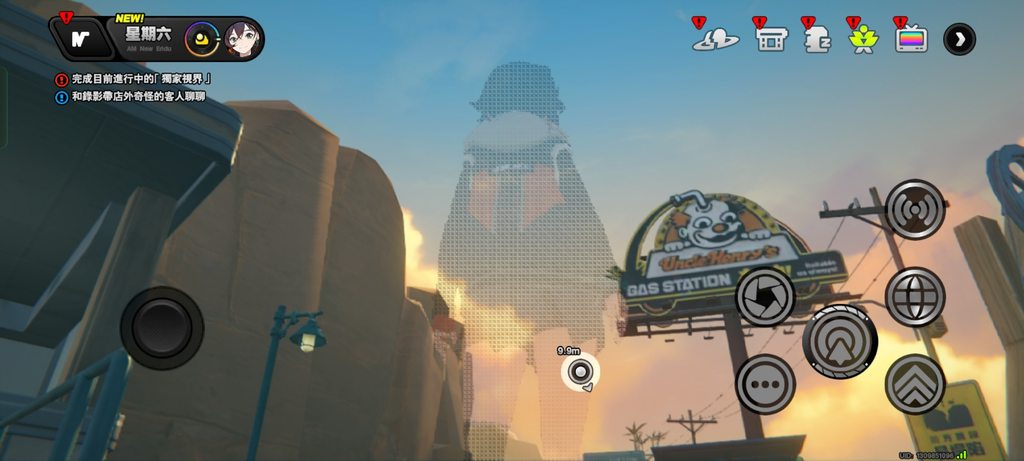Tap the character portrait avatar
1024x461 pixels.
click(x=241, y=39)
